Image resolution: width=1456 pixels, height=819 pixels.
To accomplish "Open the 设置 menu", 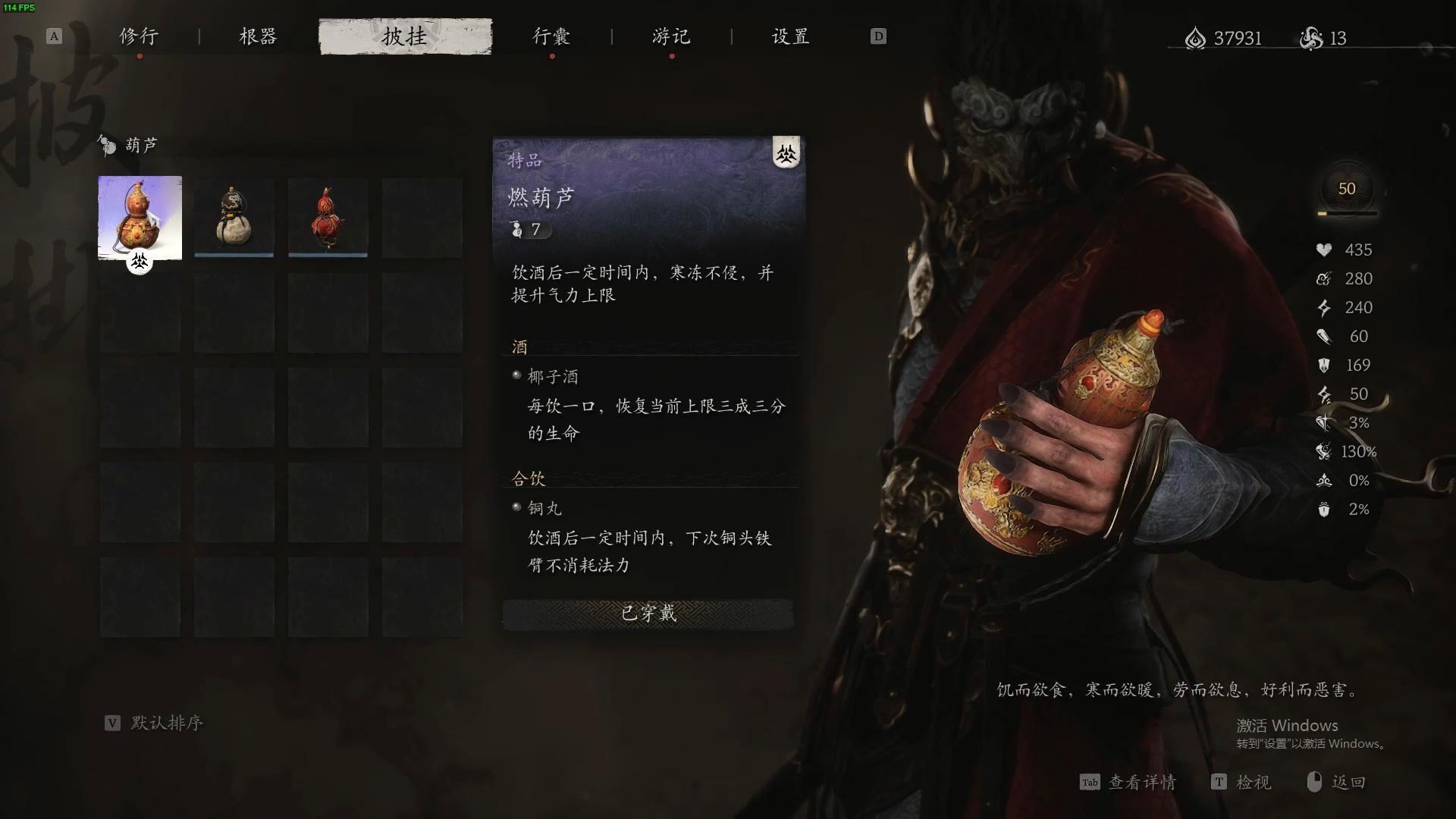I will (789, 36).
